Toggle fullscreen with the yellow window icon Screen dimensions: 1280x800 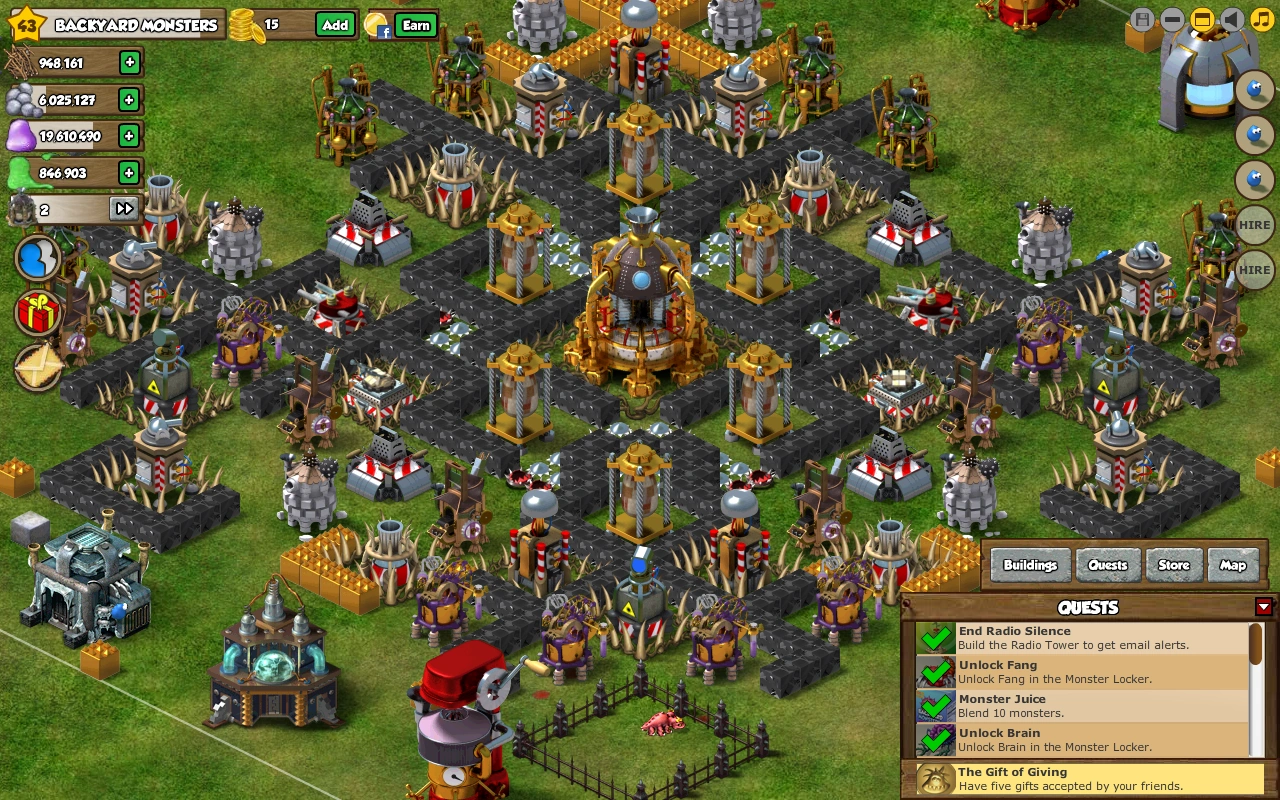[1202, 20]
